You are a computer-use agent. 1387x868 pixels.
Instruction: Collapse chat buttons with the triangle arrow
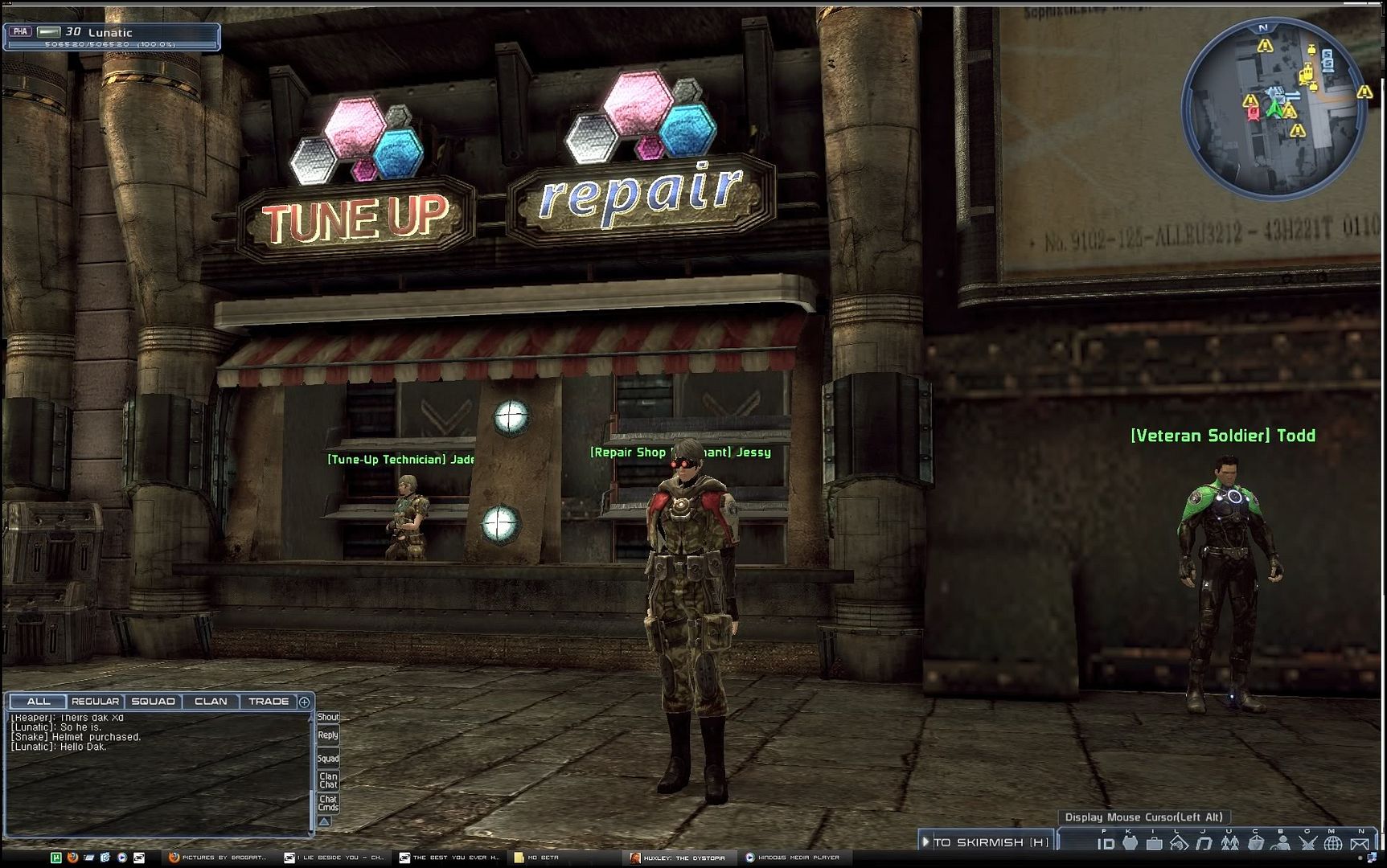tap(324, 821)
